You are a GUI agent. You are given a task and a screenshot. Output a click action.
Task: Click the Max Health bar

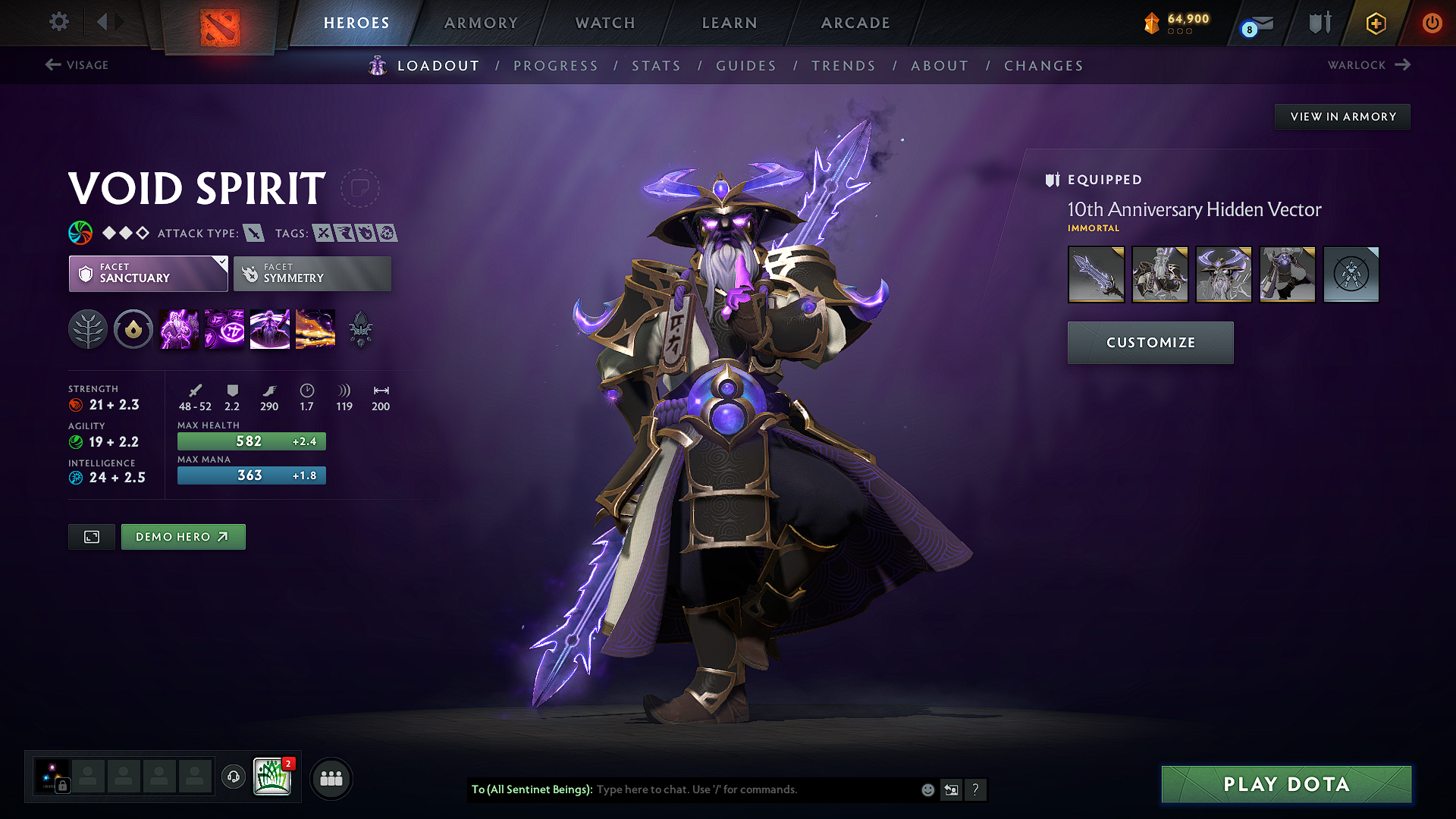tap(251, 441)
